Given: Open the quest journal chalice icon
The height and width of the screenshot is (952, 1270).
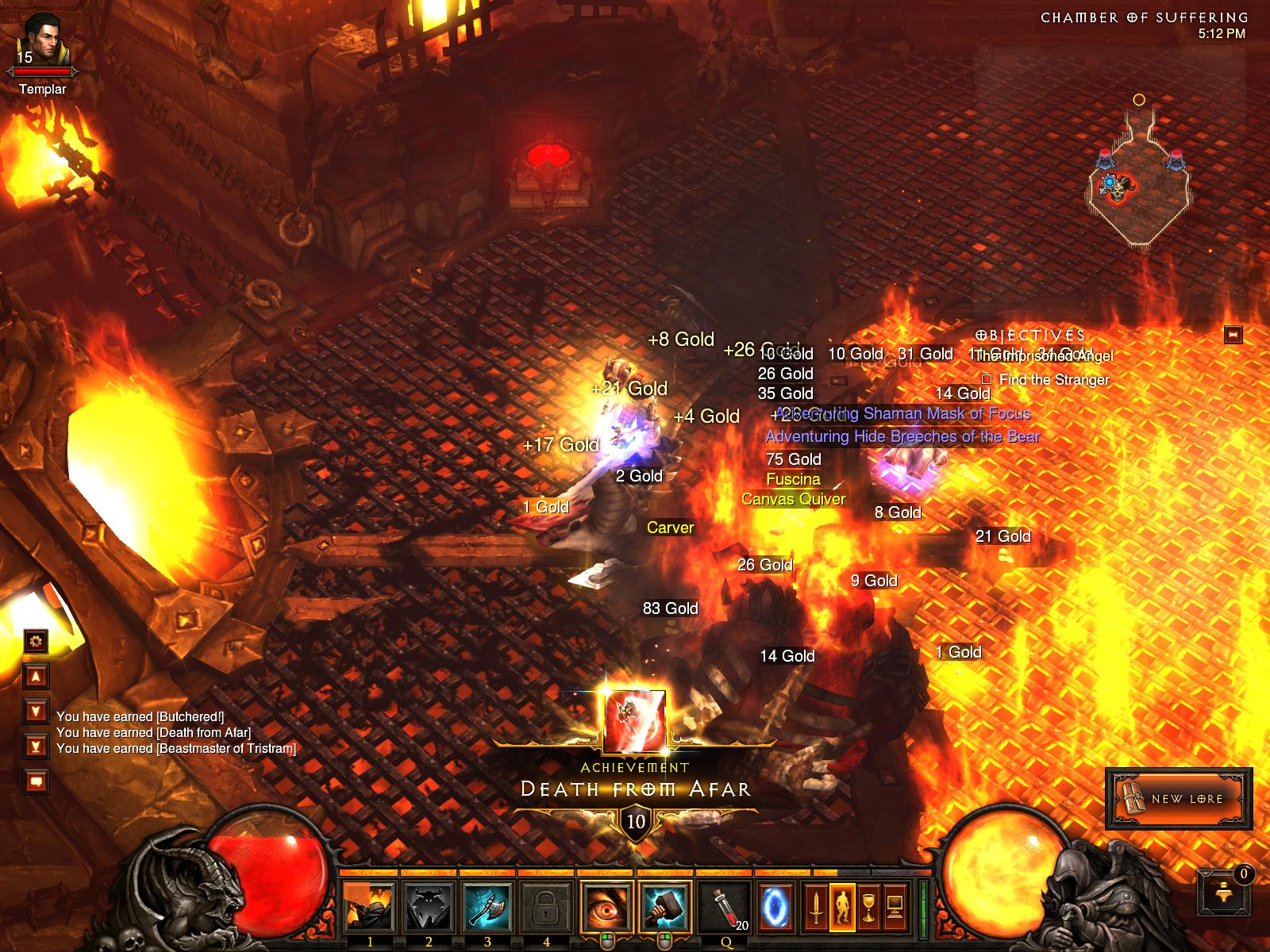Looking at the screenshot, I should (868, 906).
